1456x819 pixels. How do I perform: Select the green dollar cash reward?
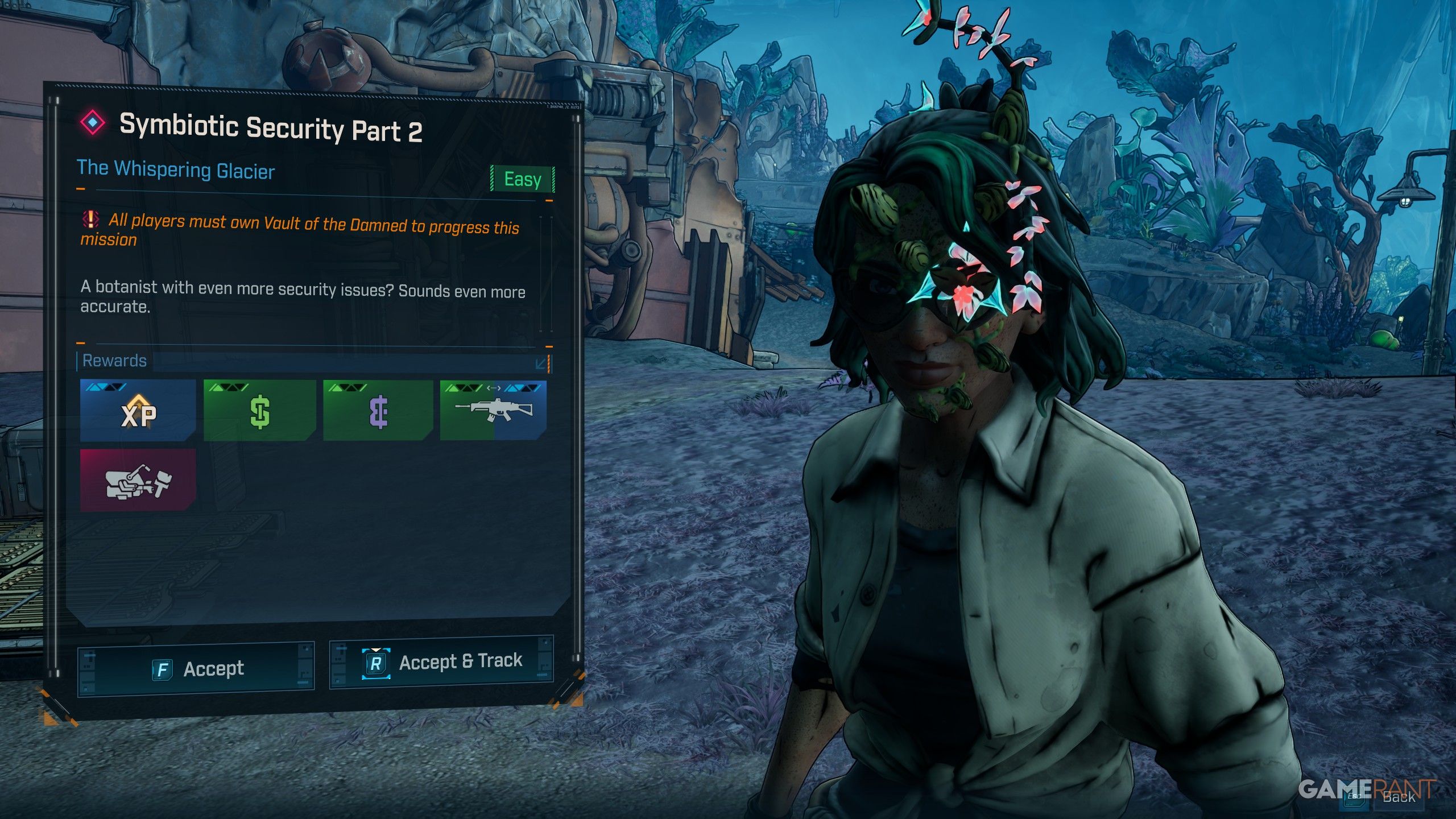[x=259, y=411]
